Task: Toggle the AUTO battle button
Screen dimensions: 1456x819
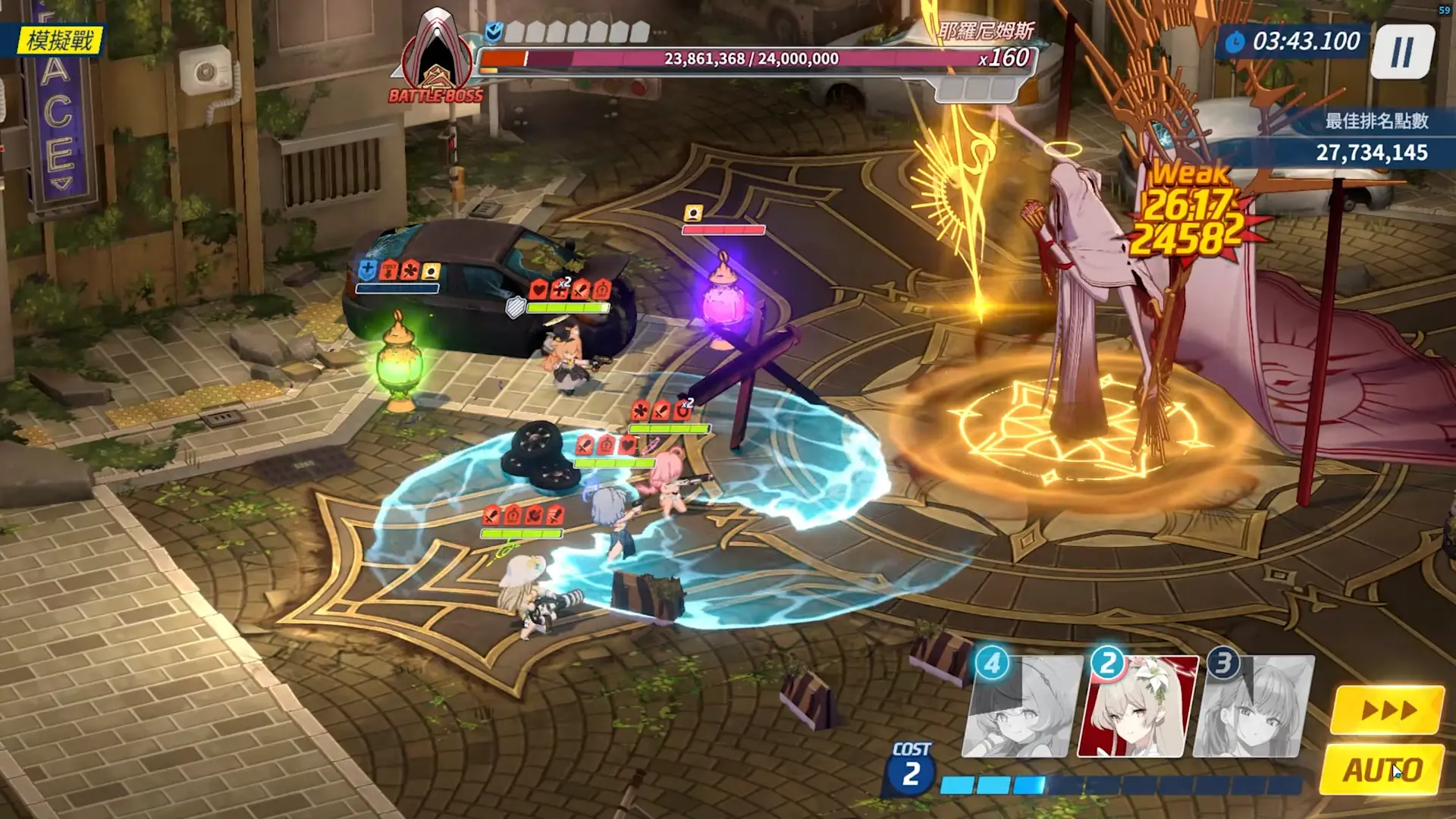Action: [1382, 770]
